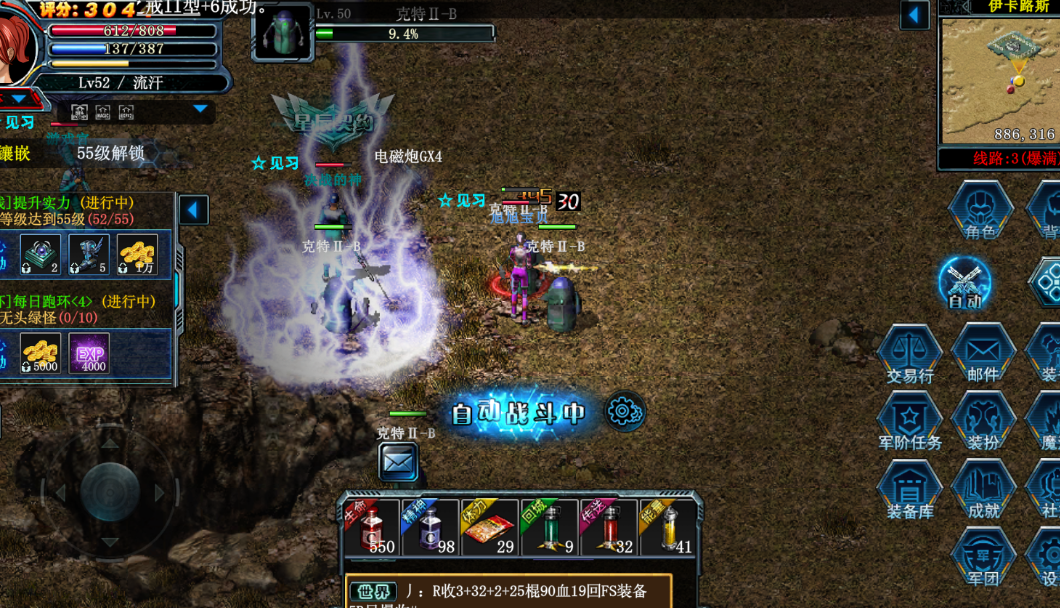Open the auto-battle gear settings
1060x608 pixels.
tap(624, 411)
